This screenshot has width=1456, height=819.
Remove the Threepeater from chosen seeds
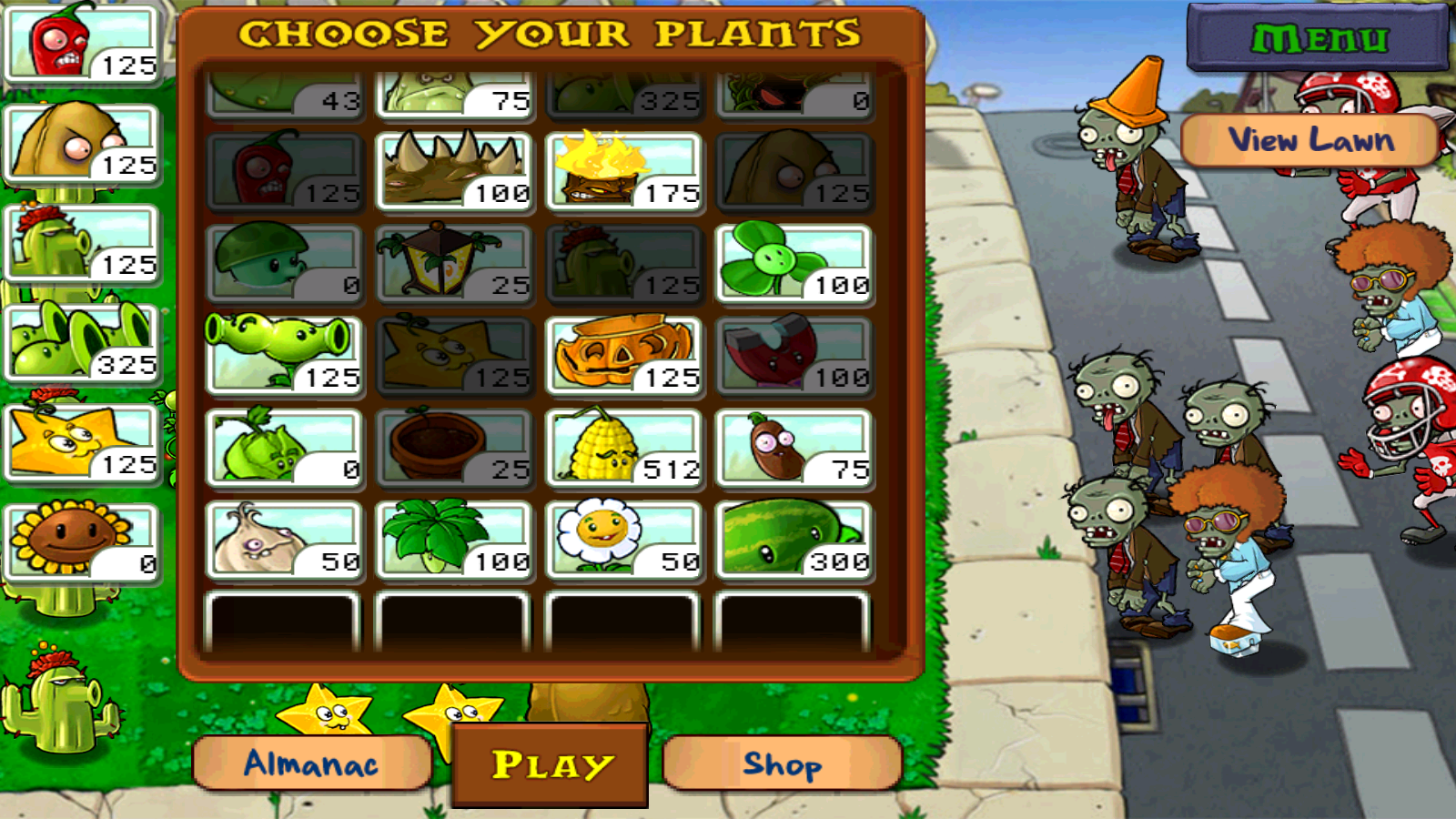pos(82,343)
